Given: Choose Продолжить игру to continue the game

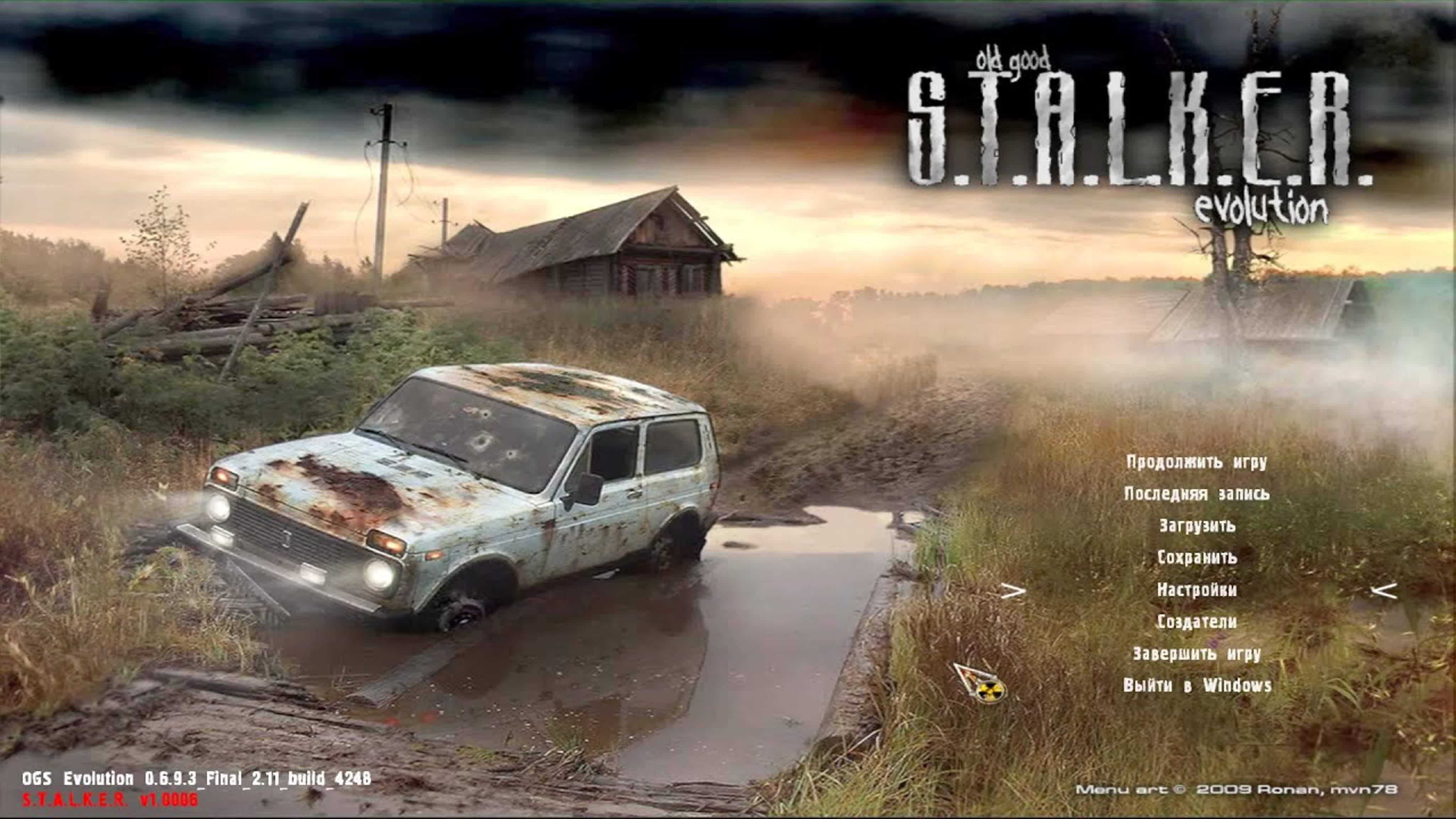Looking at the screenshot, I should [x=1197, y=462].
